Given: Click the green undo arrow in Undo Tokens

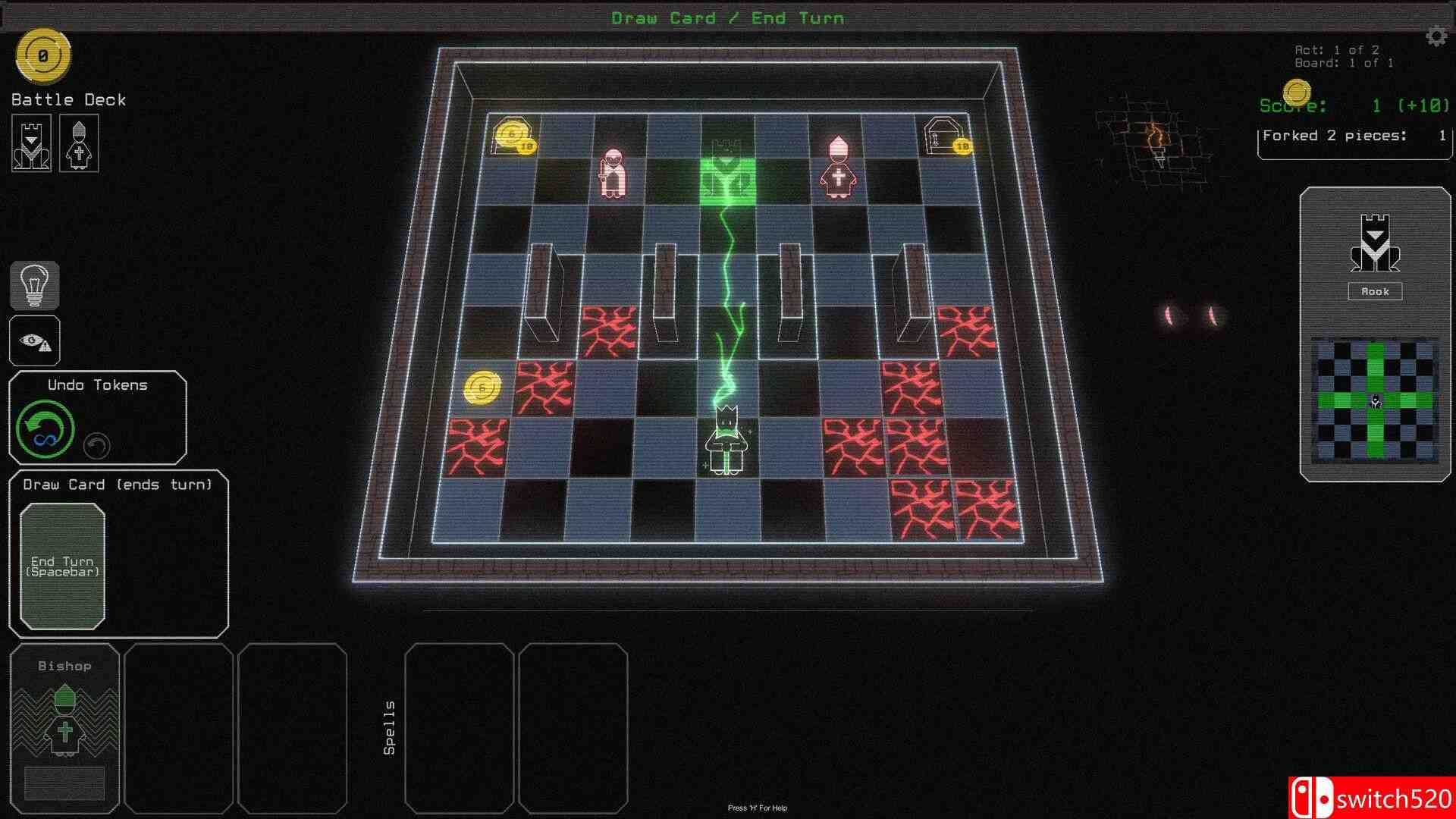Looking at the screenshot, I should pyautogui.click(x=44, y=428).
